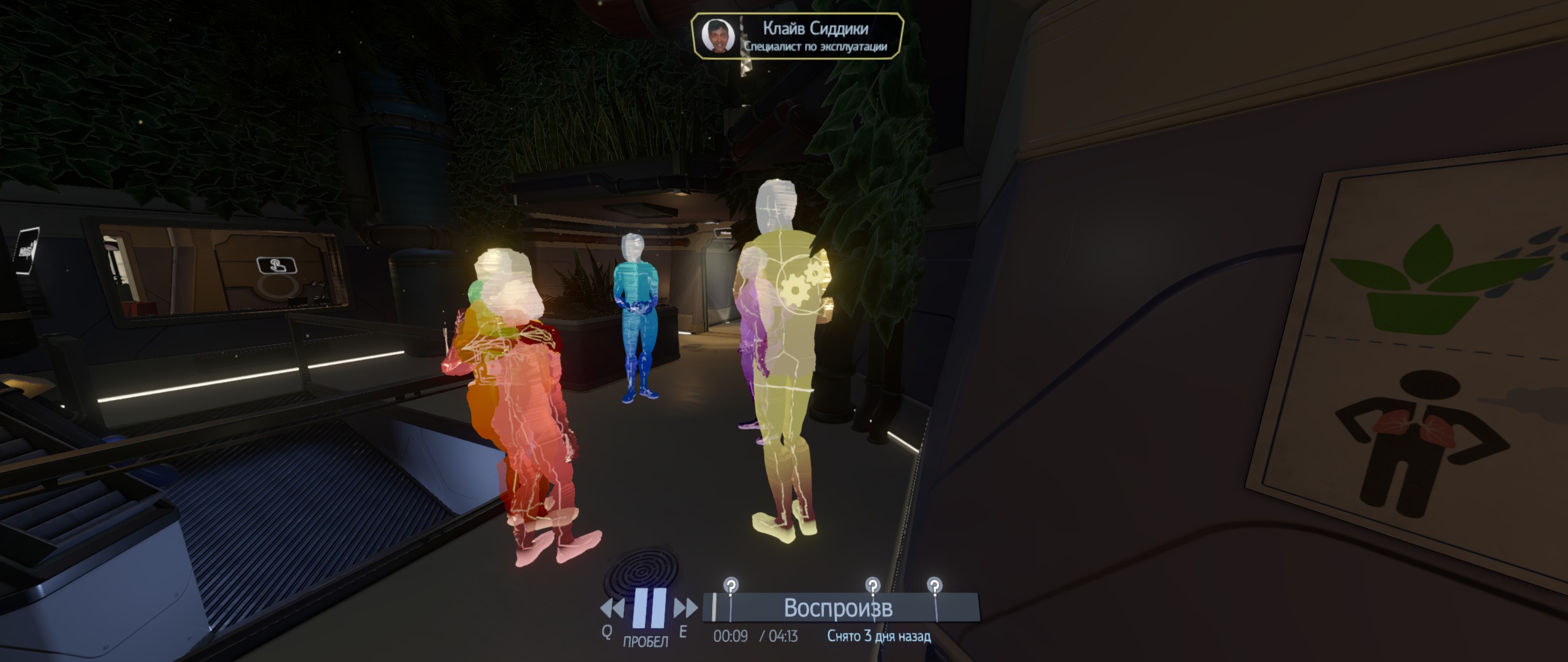
Task: Pause the AR recording playback
Action: coord(649,607)
